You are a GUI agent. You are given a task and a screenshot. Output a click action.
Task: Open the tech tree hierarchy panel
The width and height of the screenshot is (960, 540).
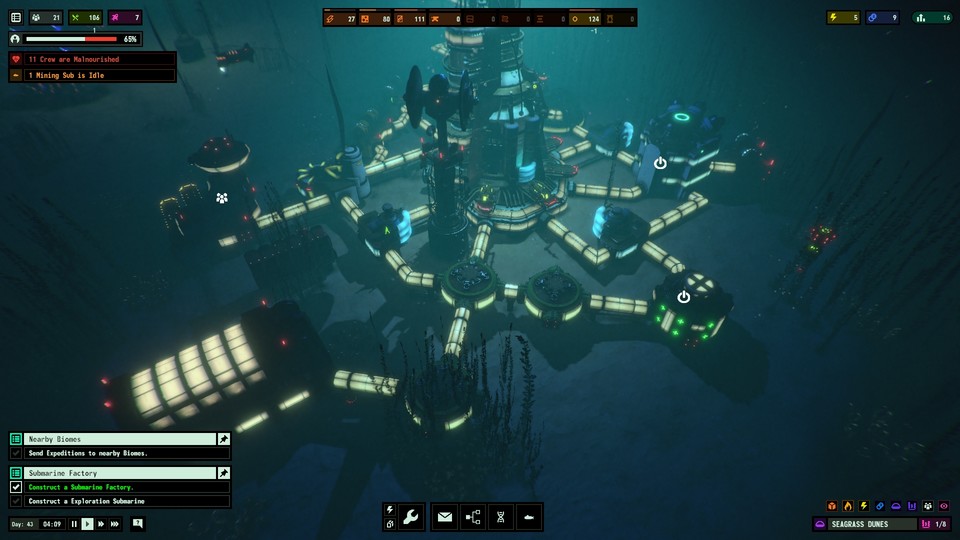(473, 517)
